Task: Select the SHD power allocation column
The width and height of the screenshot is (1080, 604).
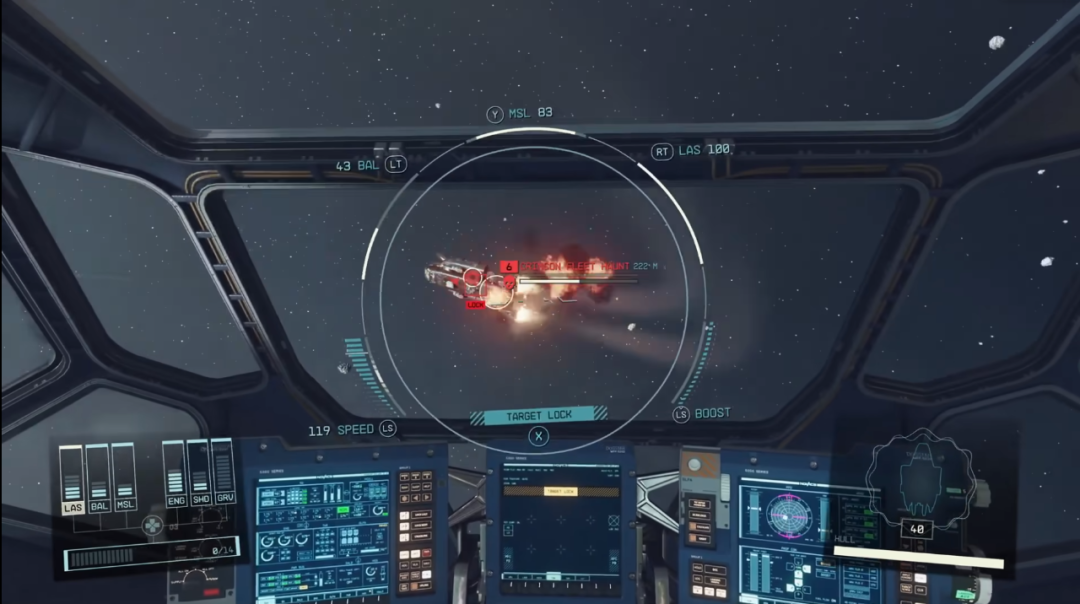Action: tap(198, 470)
